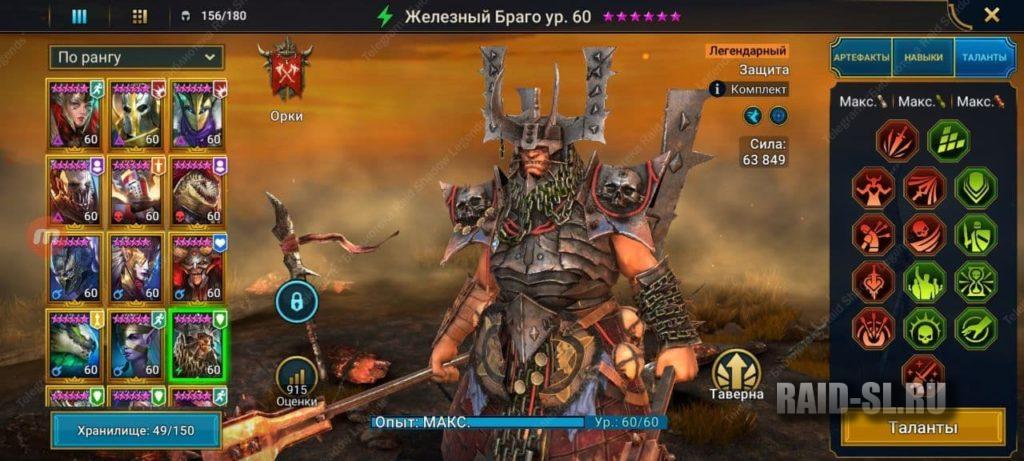Close the champion screen with the X
Image resolution: width=1024 pixels, height=461 pixels.
(991, 15)
